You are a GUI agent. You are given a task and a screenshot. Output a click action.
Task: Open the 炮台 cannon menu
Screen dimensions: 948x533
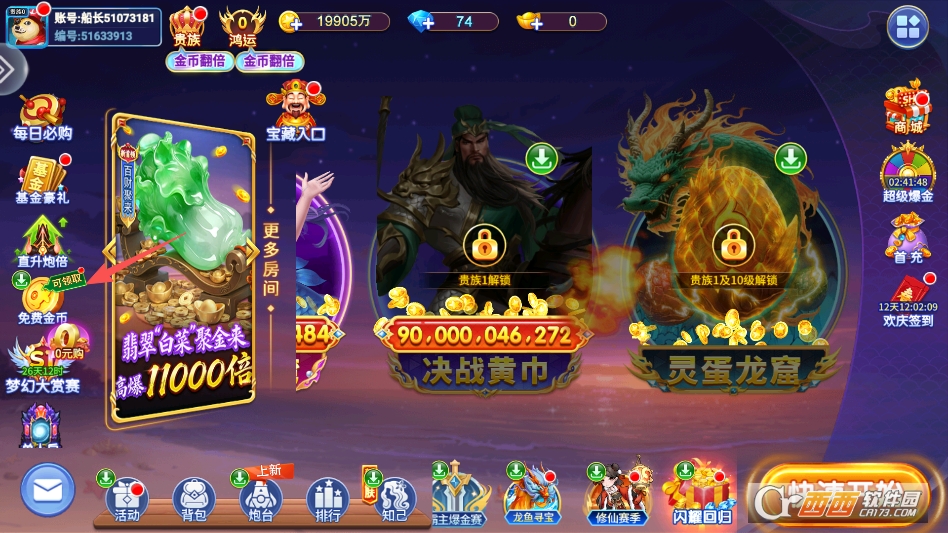tap(260, 499)
